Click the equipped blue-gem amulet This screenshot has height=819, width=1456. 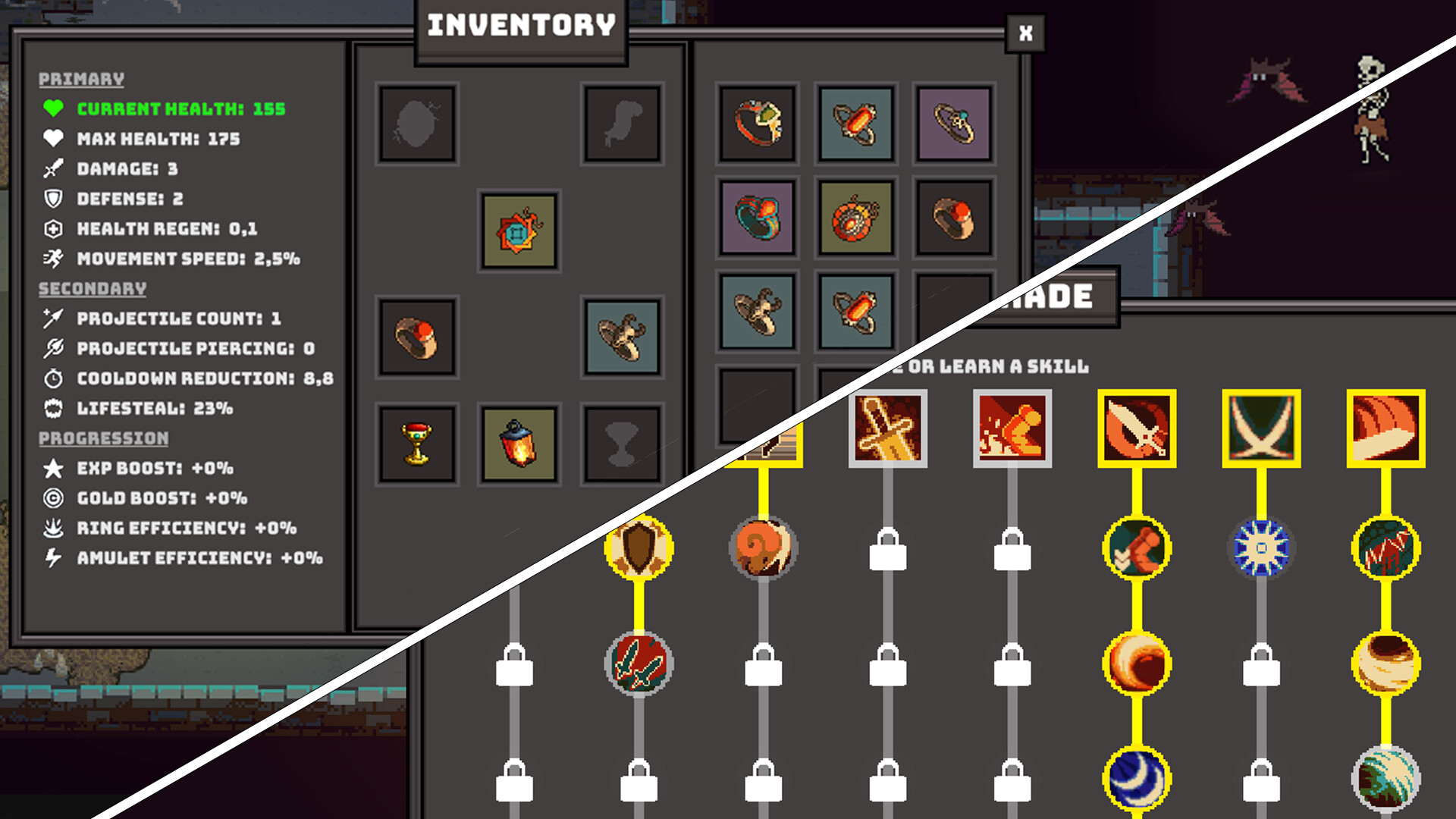coord(518,234)
